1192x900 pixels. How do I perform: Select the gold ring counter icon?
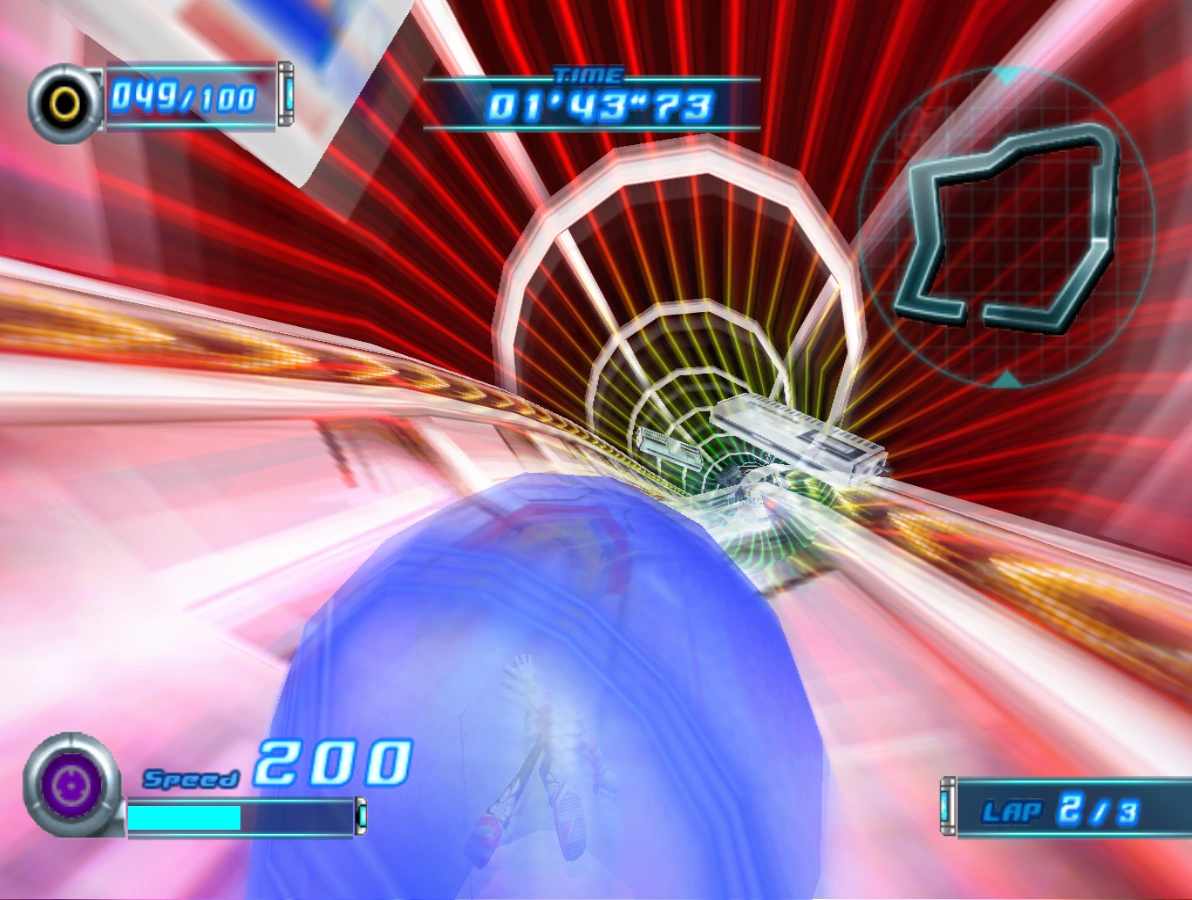pyautogui.click(x=65, y=102)
